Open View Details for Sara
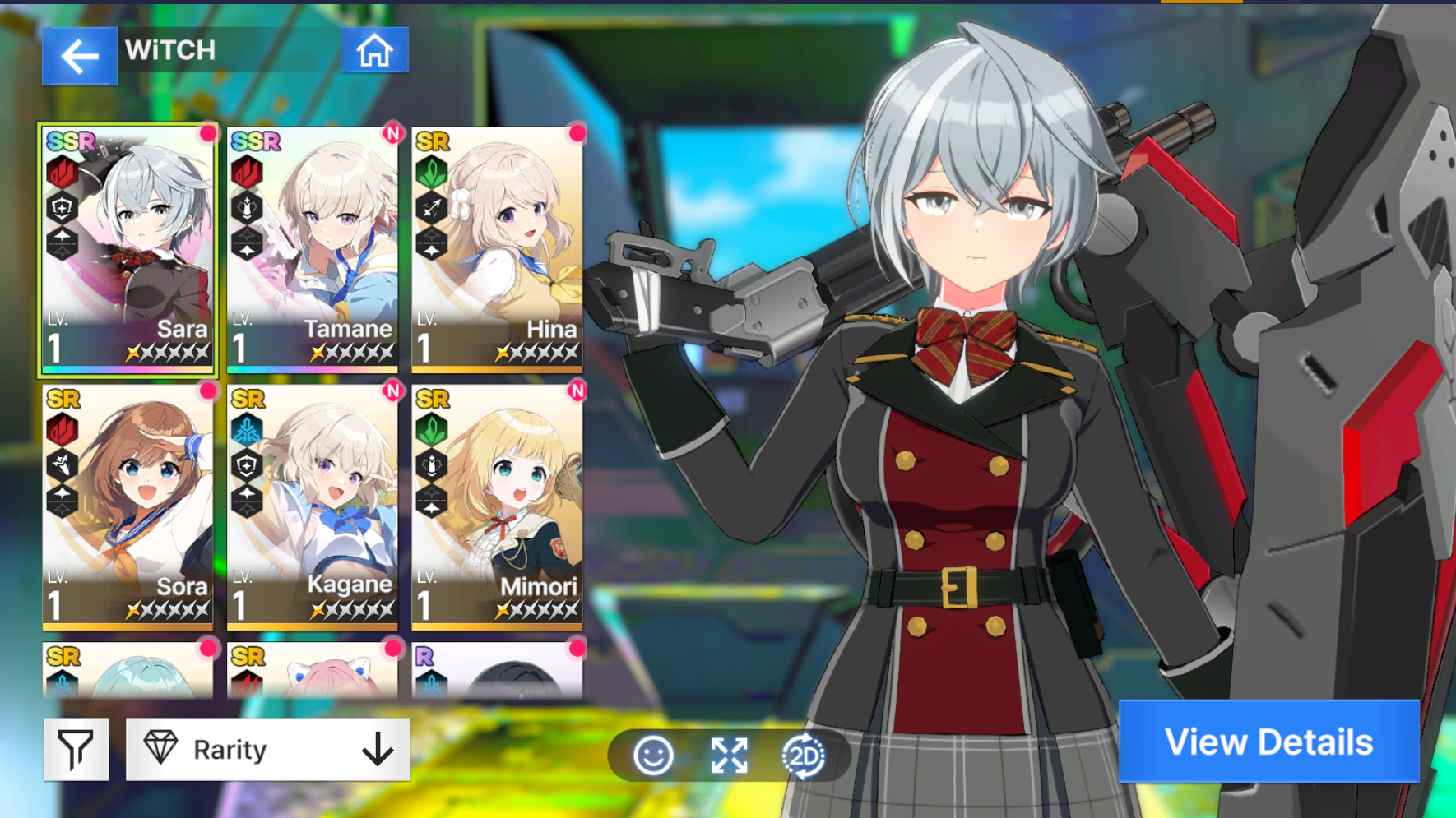This screenshot has height=818, width=1456. [1268, 742]
